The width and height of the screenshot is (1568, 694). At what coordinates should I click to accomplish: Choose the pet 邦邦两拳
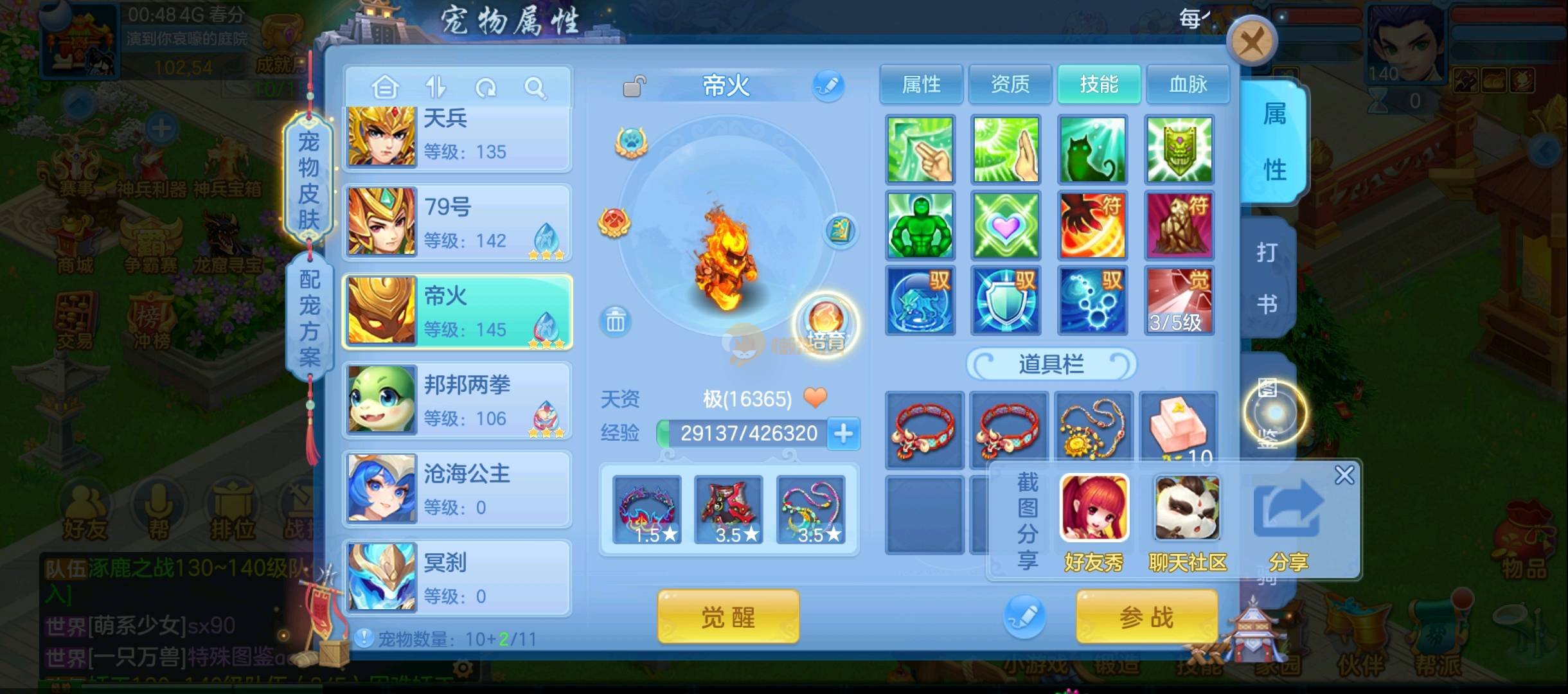457,400
